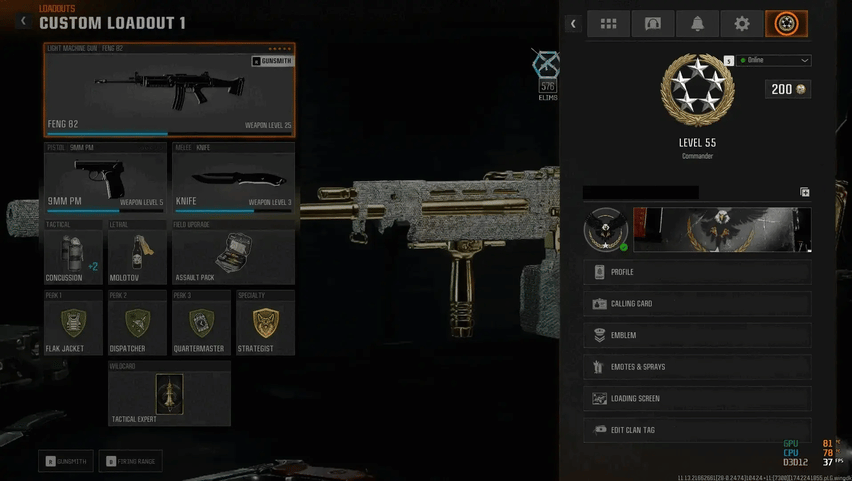
Task: Click Edit Clan Tag
Action: tap(697, 430)
